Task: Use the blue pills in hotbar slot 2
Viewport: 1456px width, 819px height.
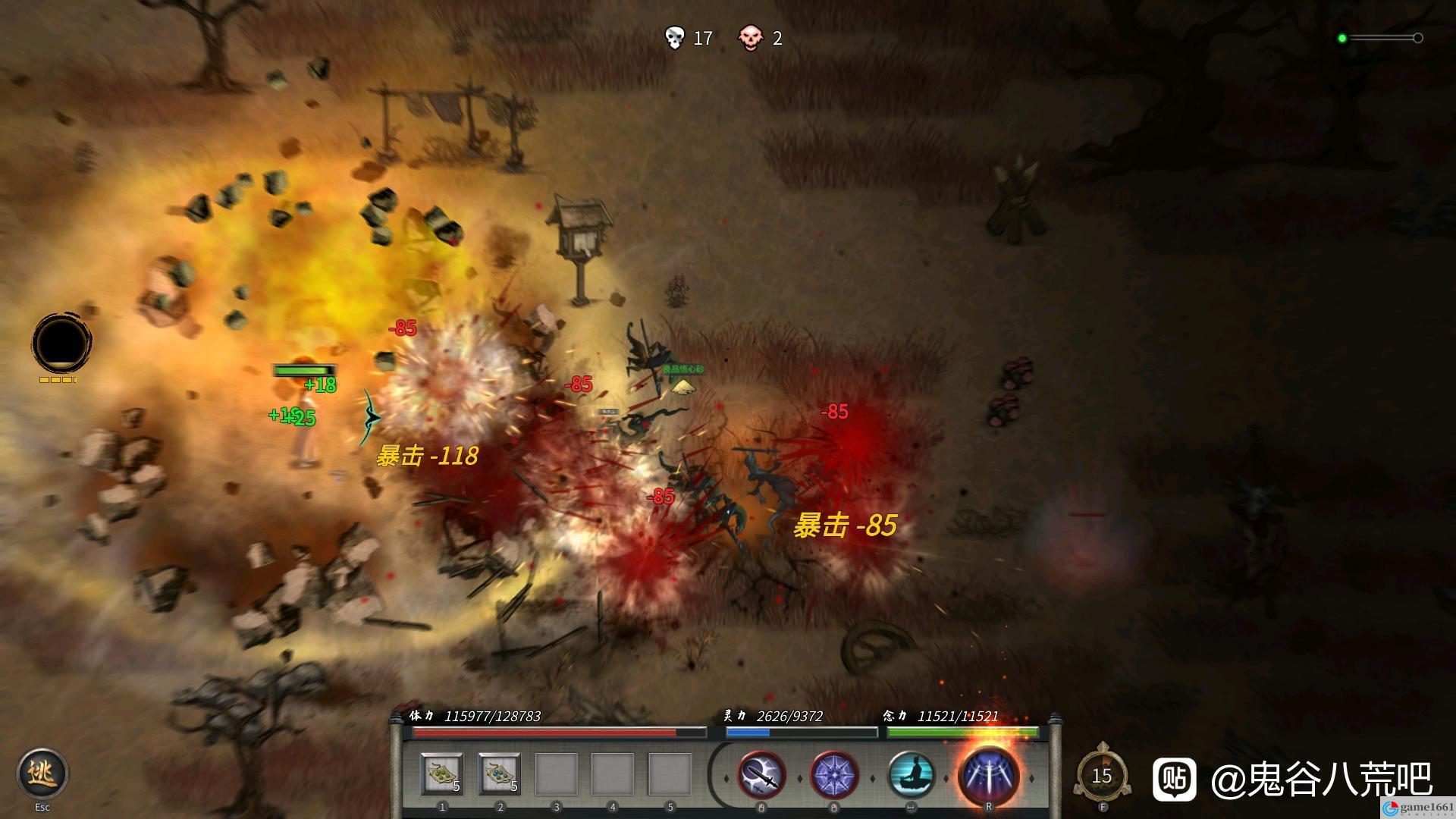Action: pyautogui.click(x=499, y=773)
